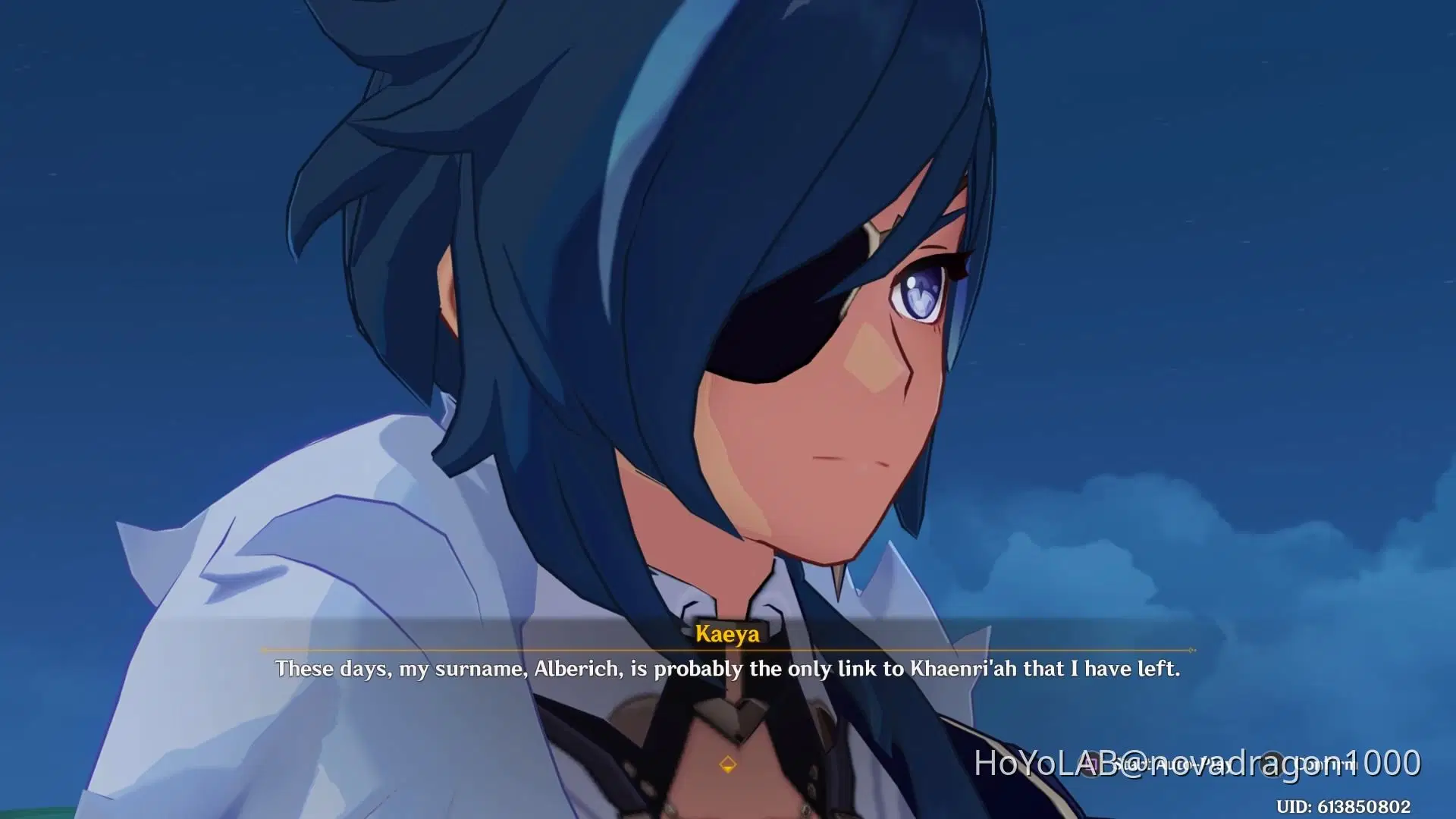Viewport: 1456px width, 819px height.
Task: Click the word Khaenri'ah in the dialogue
Action: pyautogui.click(x=950, y=670)
